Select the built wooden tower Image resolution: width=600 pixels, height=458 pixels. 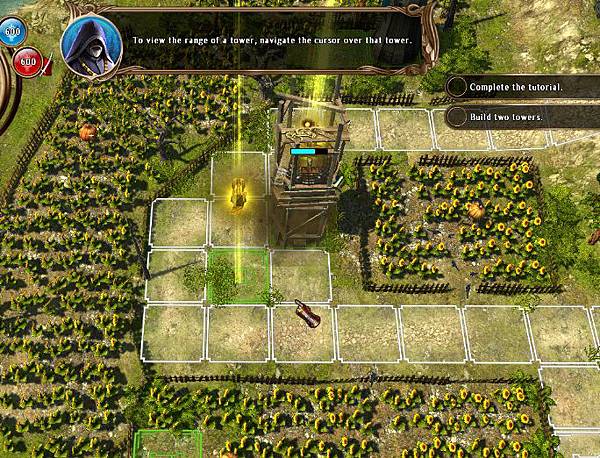point(308,170)
